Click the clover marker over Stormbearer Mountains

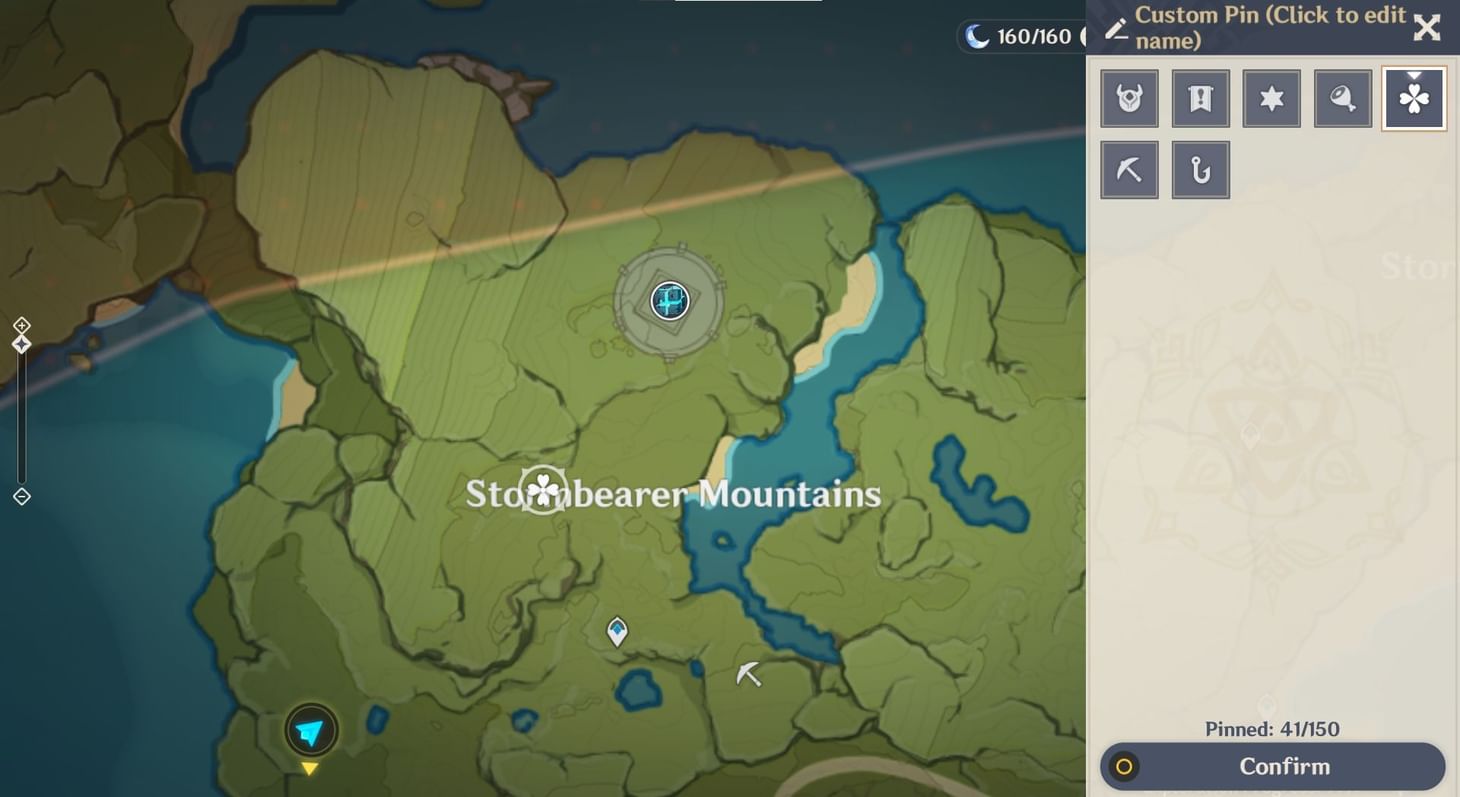coord(541,488)
